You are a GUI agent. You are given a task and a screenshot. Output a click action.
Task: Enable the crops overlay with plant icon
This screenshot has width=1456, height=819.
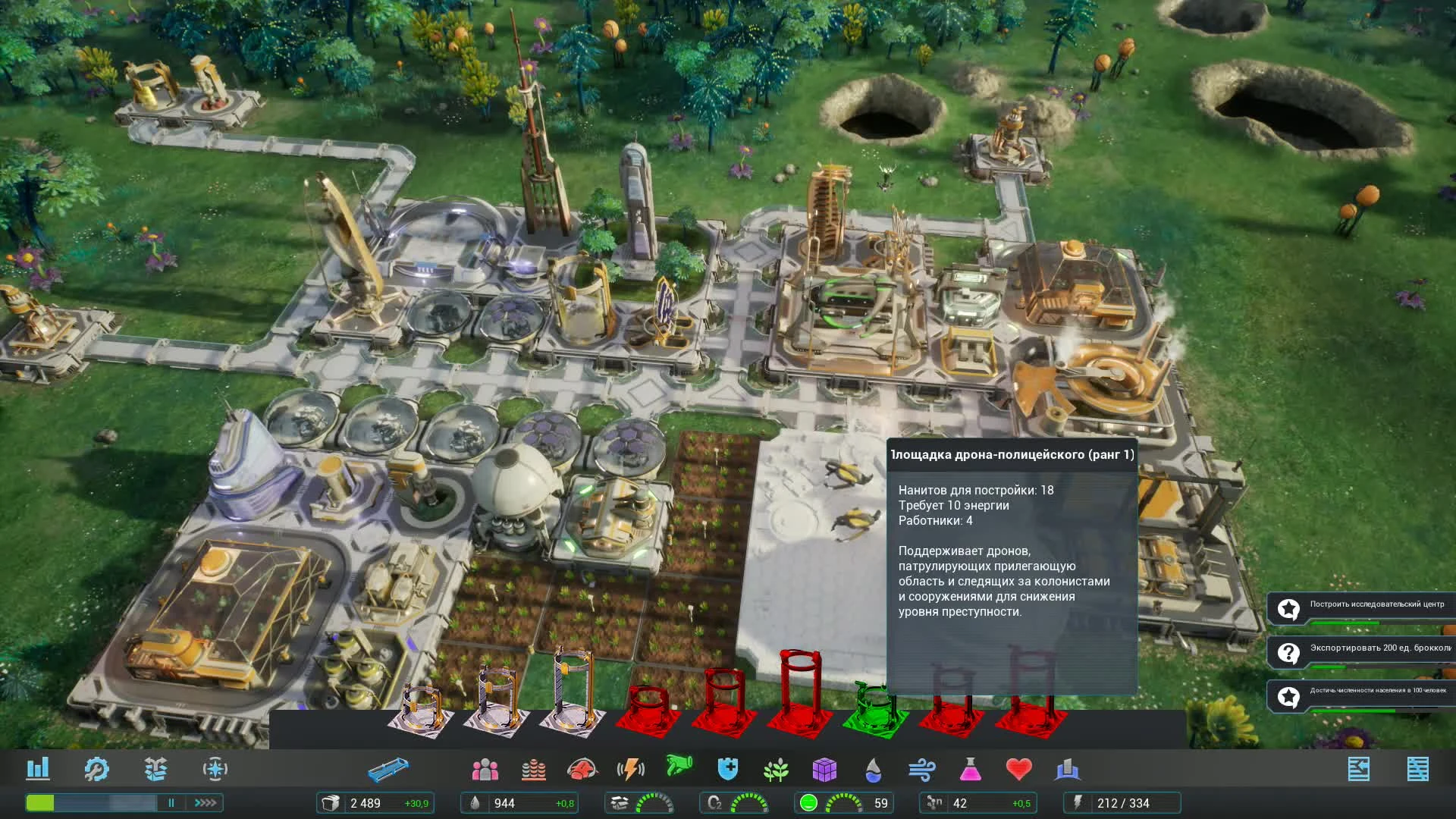click(777, 769)
